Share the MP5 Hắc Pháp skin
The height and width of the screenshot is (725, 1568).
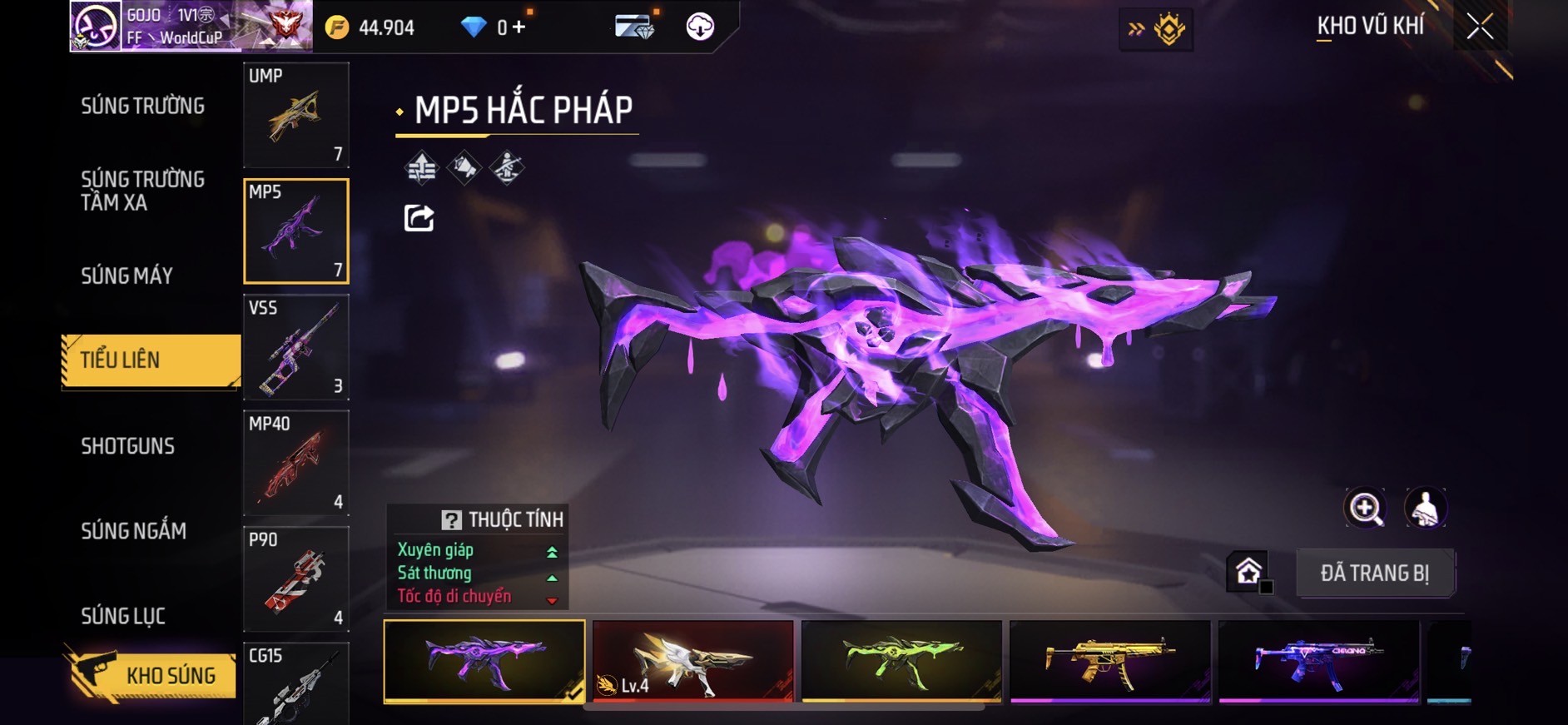419,218
